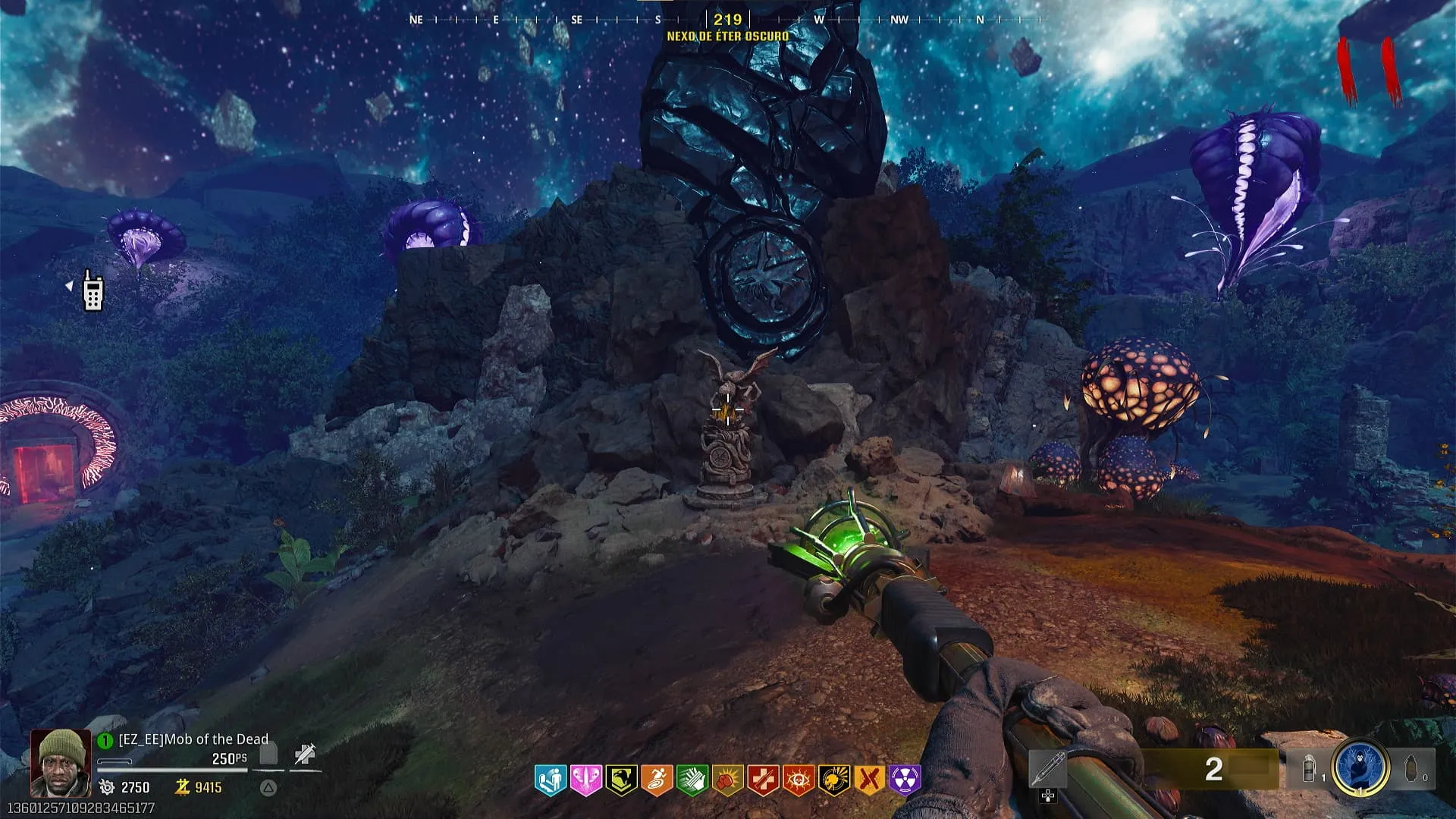This screenshot has width=1456, height=819.
Task: Click the red Juggernog cross perk icon
Action: (x=763, y=780)
